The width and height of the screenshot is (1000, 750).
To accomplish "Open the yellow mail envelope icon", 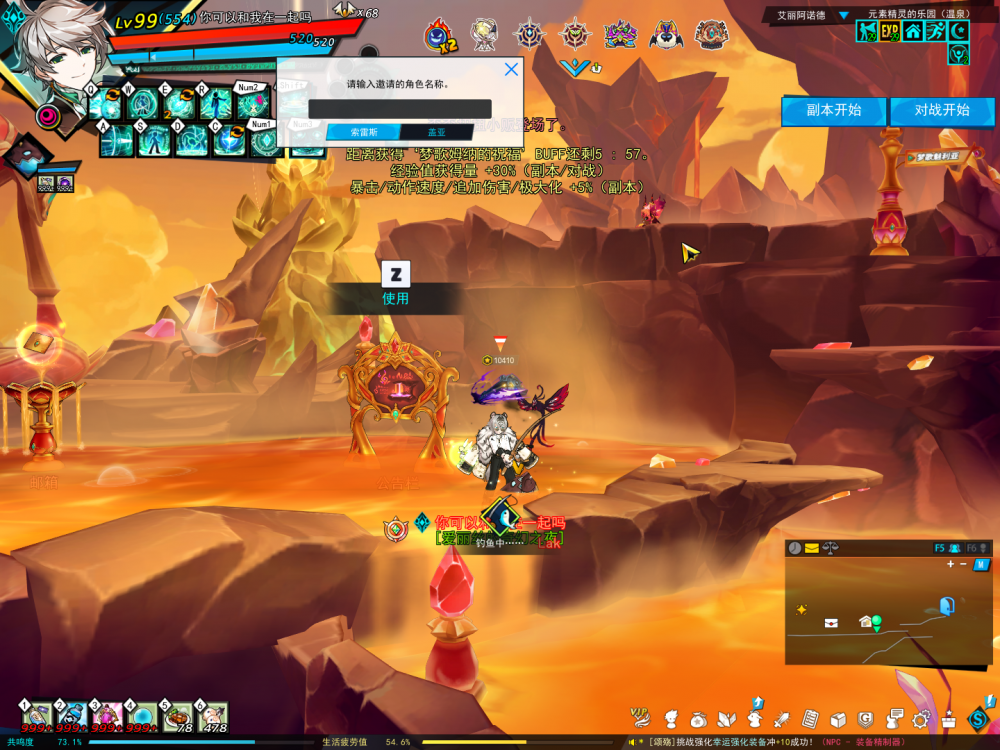I will point(811,548).
